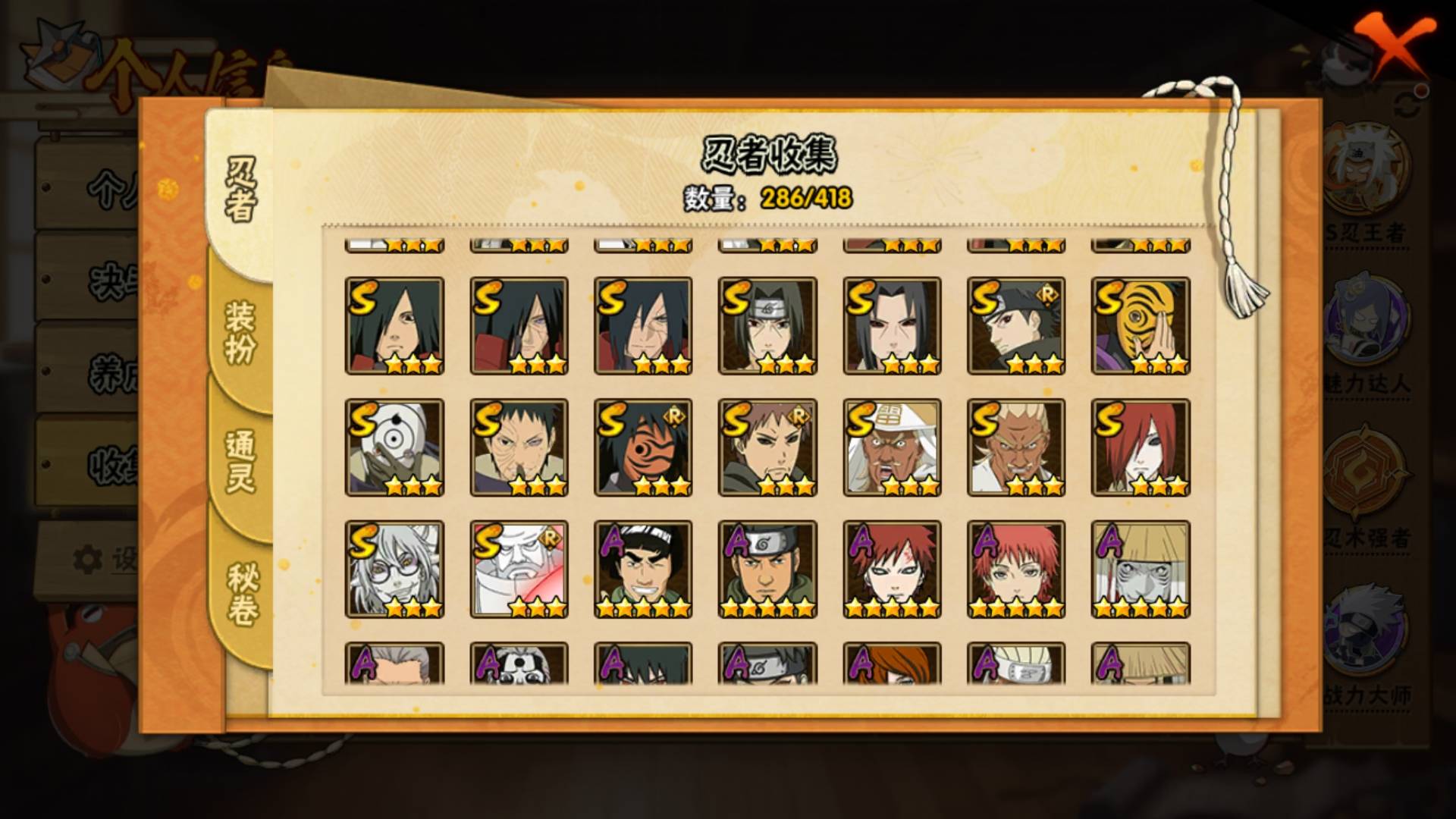Open the Raikage with white Kage hat
The width and height of the screenshot is (1456, 819).
892,447
